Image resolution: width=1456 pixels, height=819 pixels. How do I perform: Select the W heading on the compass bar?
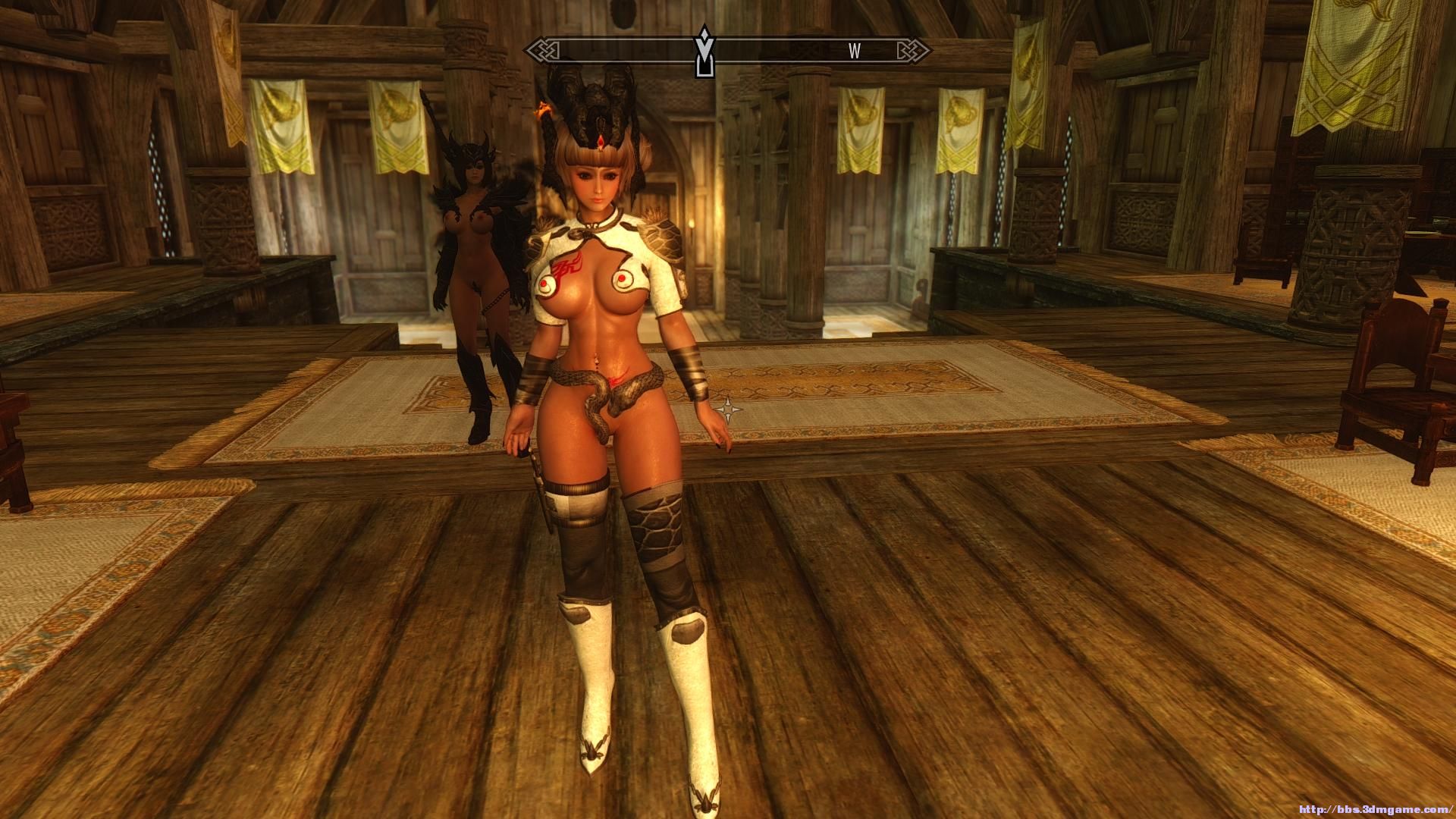[x=855, y=52]
